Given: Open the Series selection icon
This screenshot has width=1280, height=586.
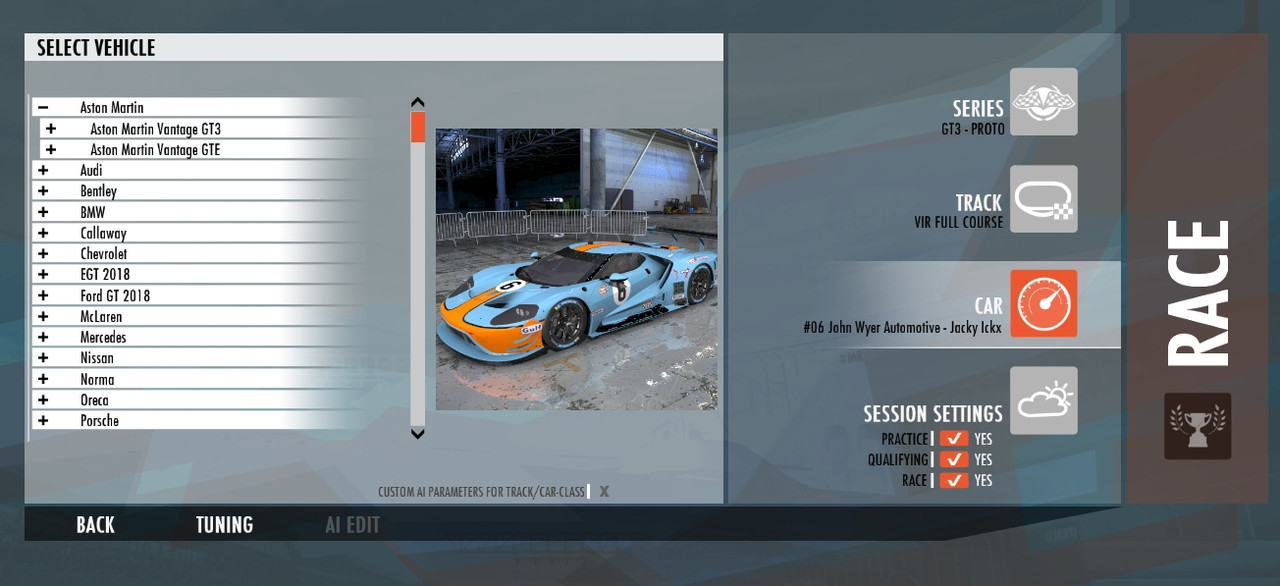Looking at the screenshot, I should point(1043,102).
